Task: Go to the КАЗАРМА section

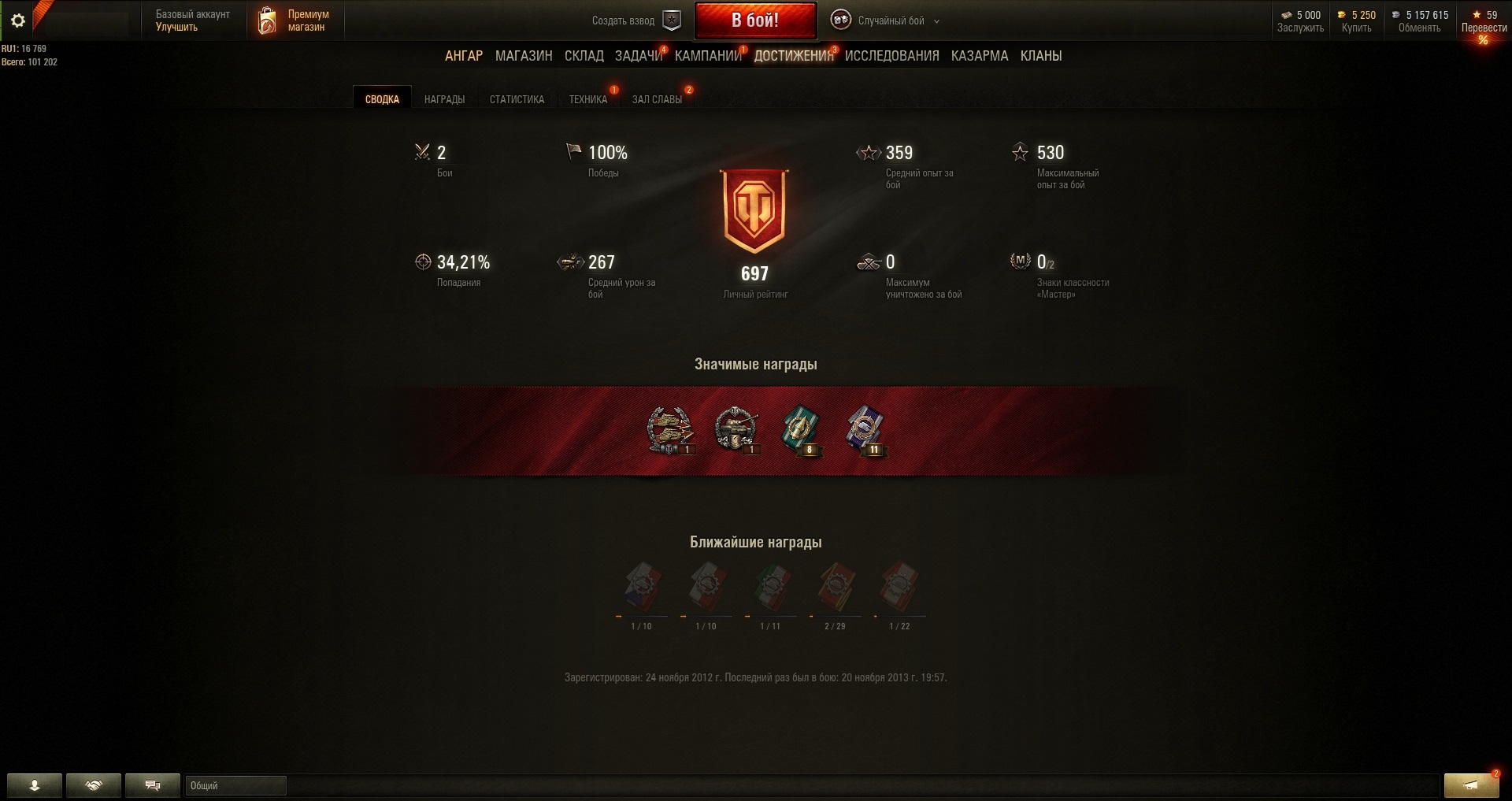Action: [x=979, y=56]
